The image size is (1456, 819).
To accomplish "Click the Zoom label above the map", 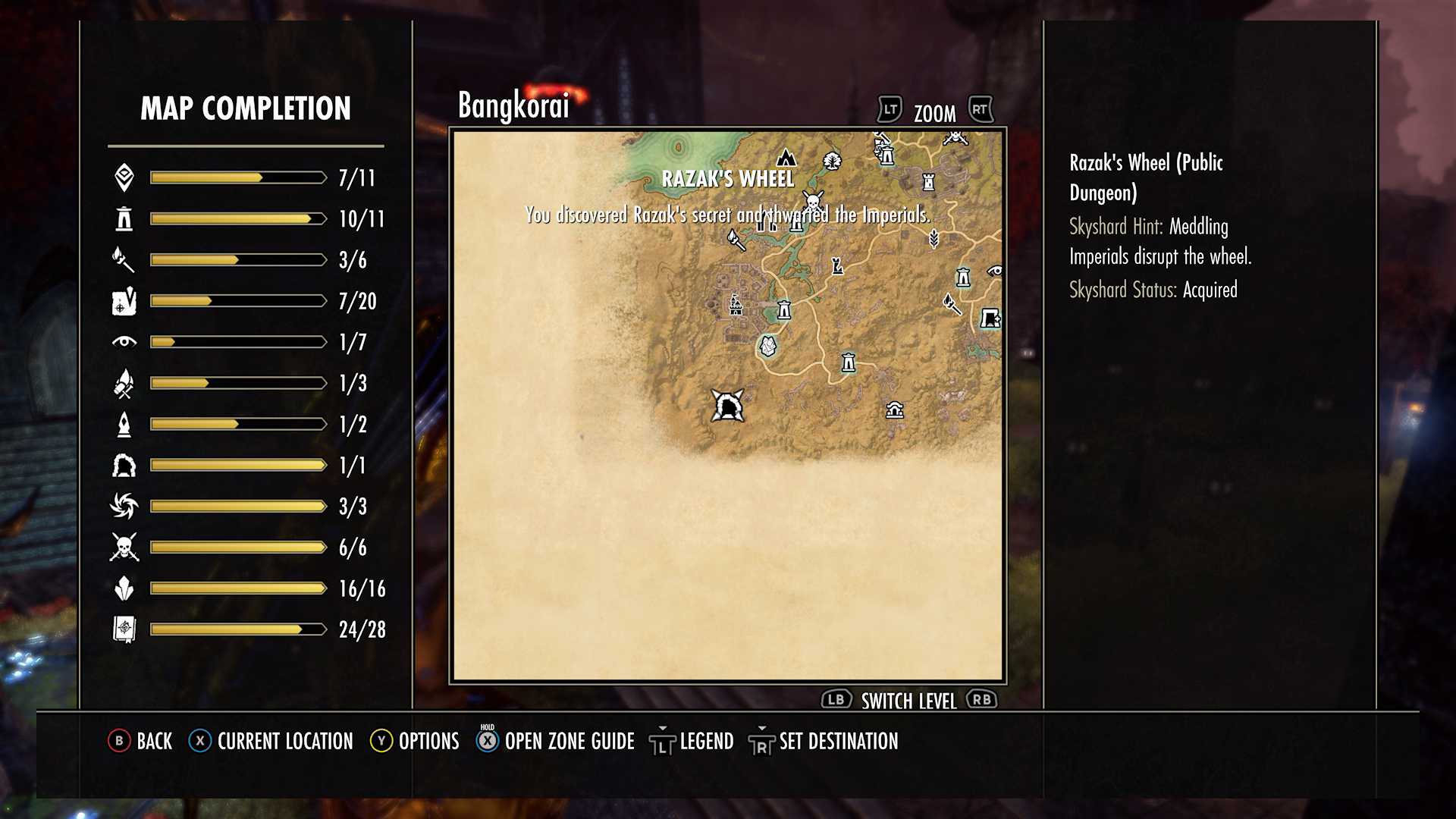I will pos(934,114).
